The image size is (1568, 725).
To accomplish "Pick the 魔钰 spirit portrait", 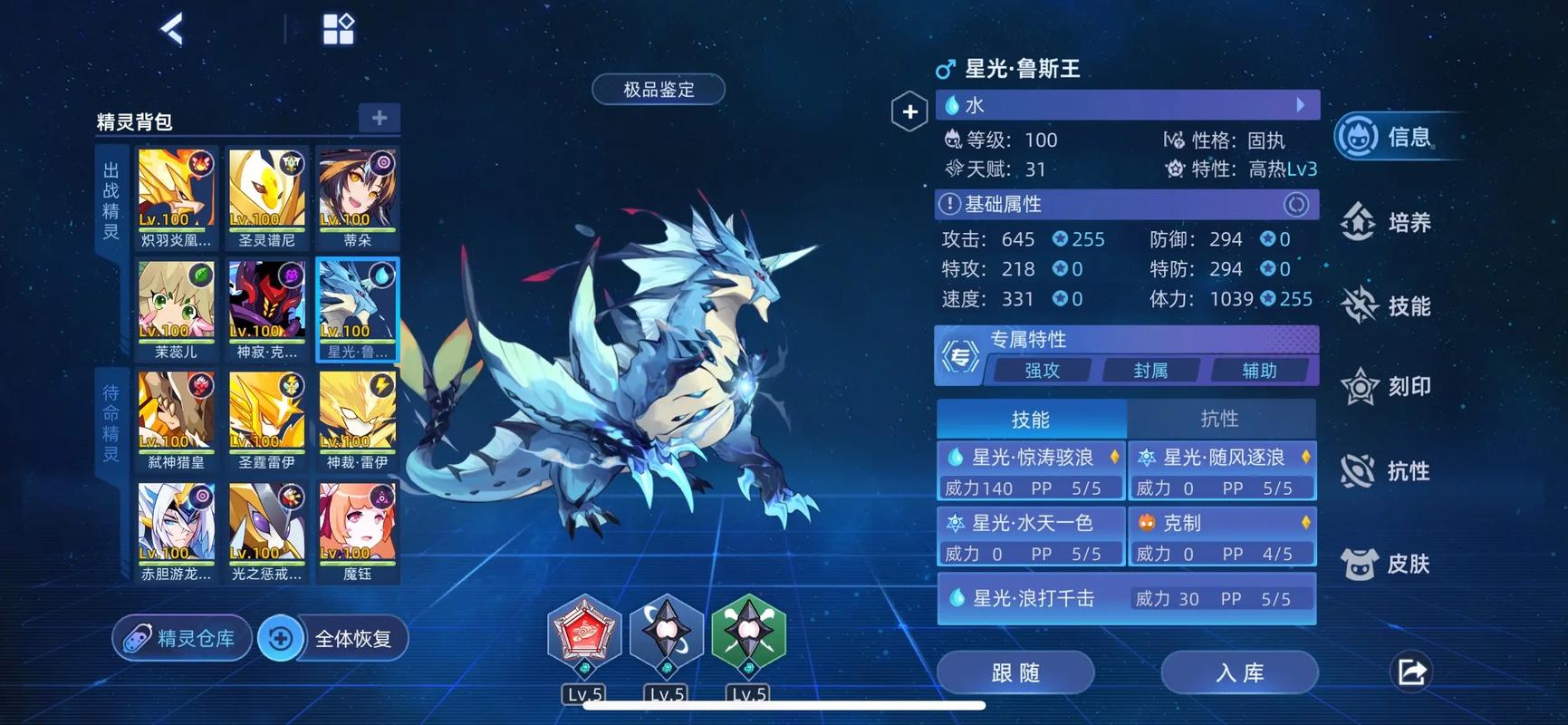I will click(357, 532).
